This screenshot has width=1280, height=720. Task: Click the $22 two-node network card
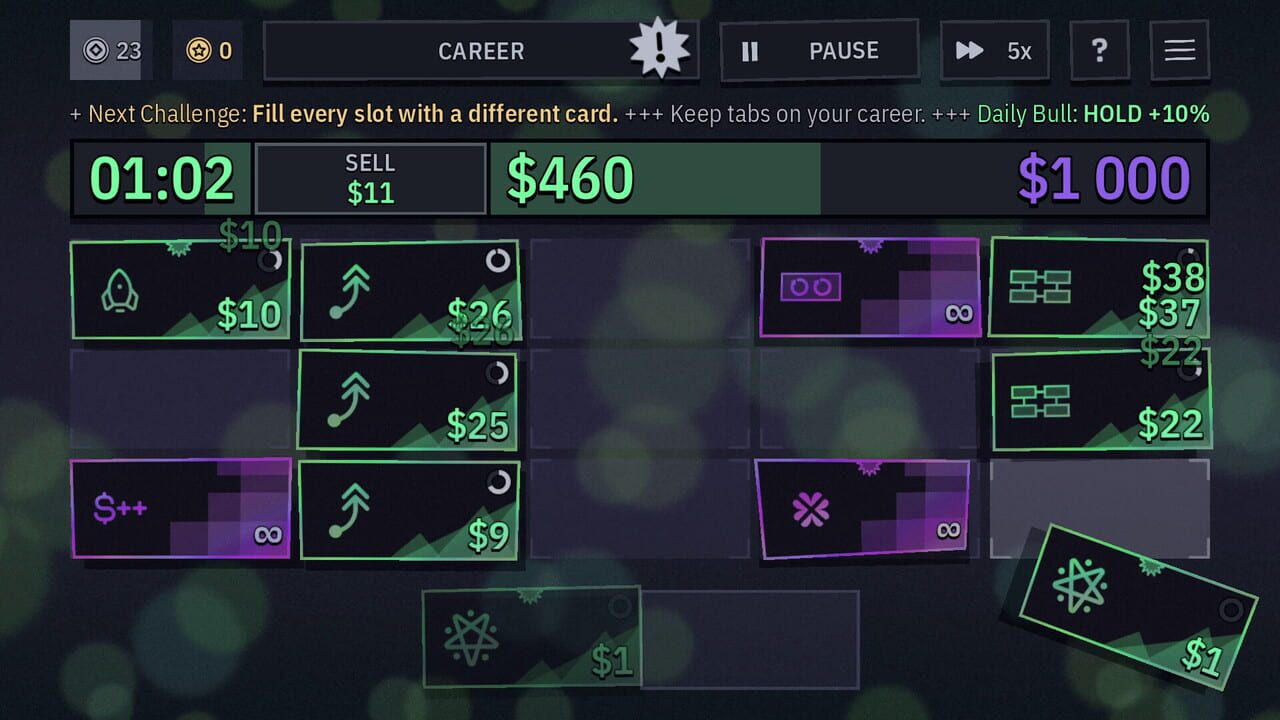pos(1100,402)
